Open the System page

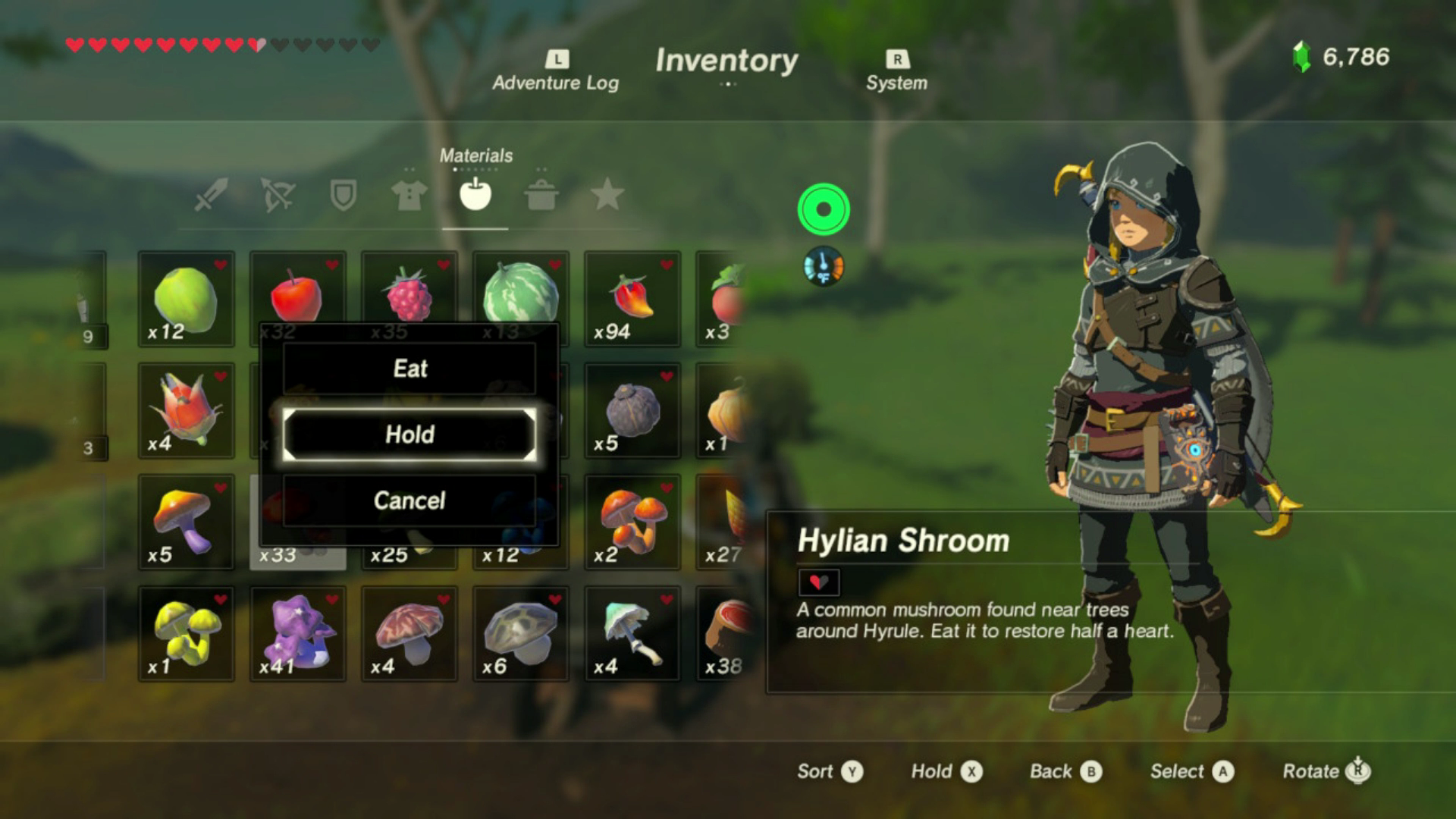(896, 72)
